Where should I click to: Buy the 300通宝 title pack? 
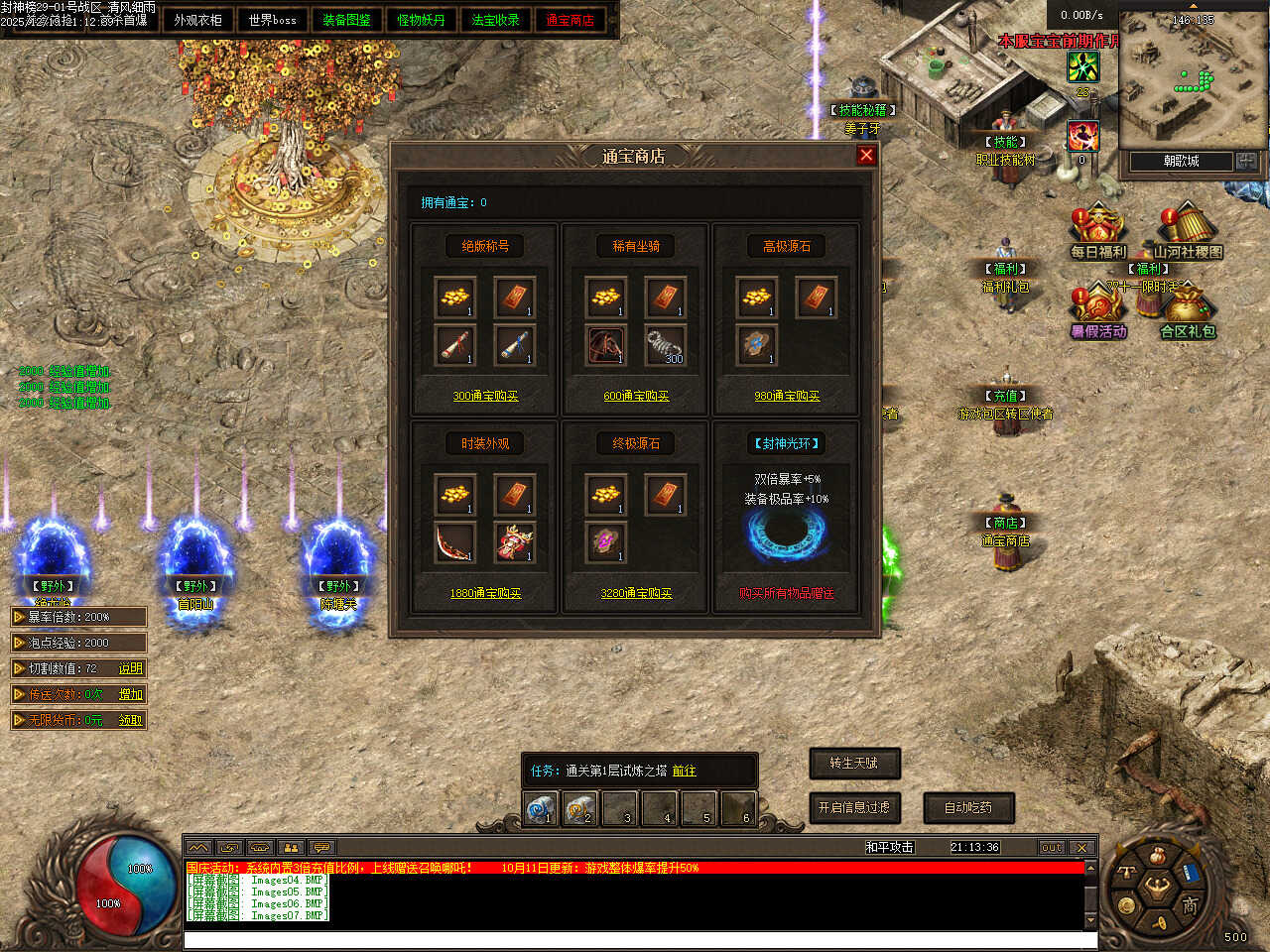coord(485,396)
